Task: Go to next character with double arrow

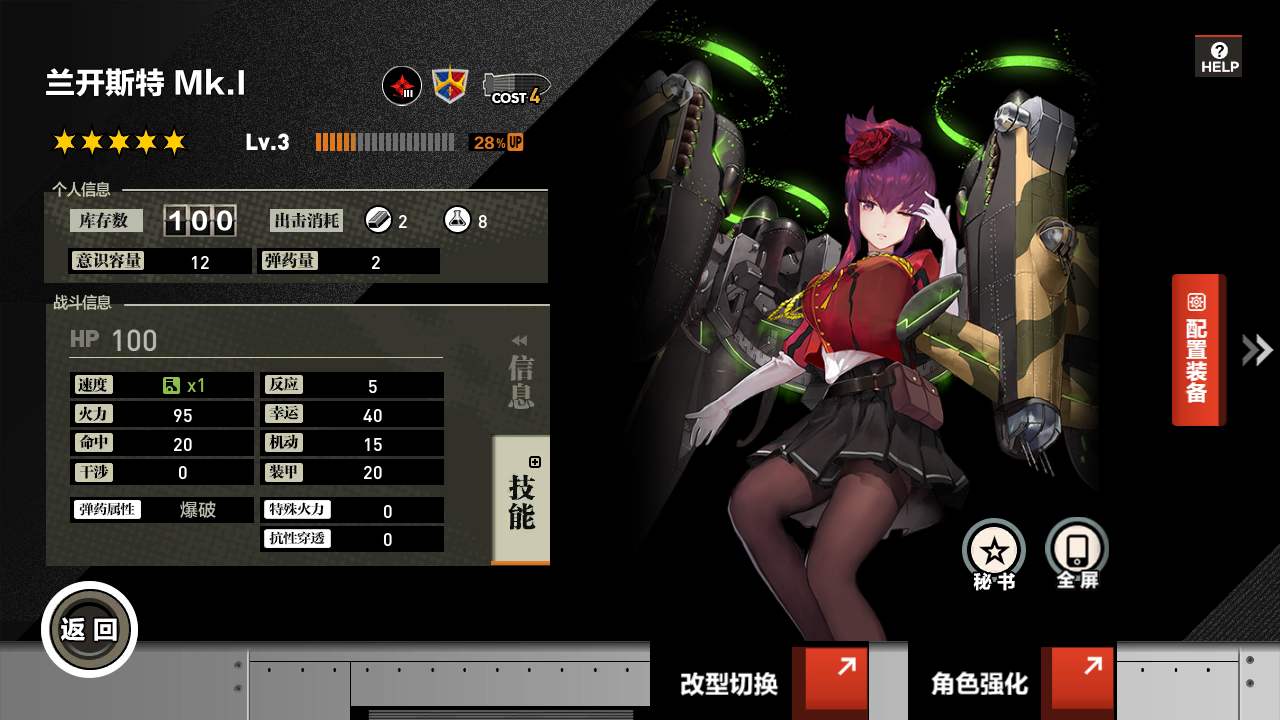Action: point(1257,349)
